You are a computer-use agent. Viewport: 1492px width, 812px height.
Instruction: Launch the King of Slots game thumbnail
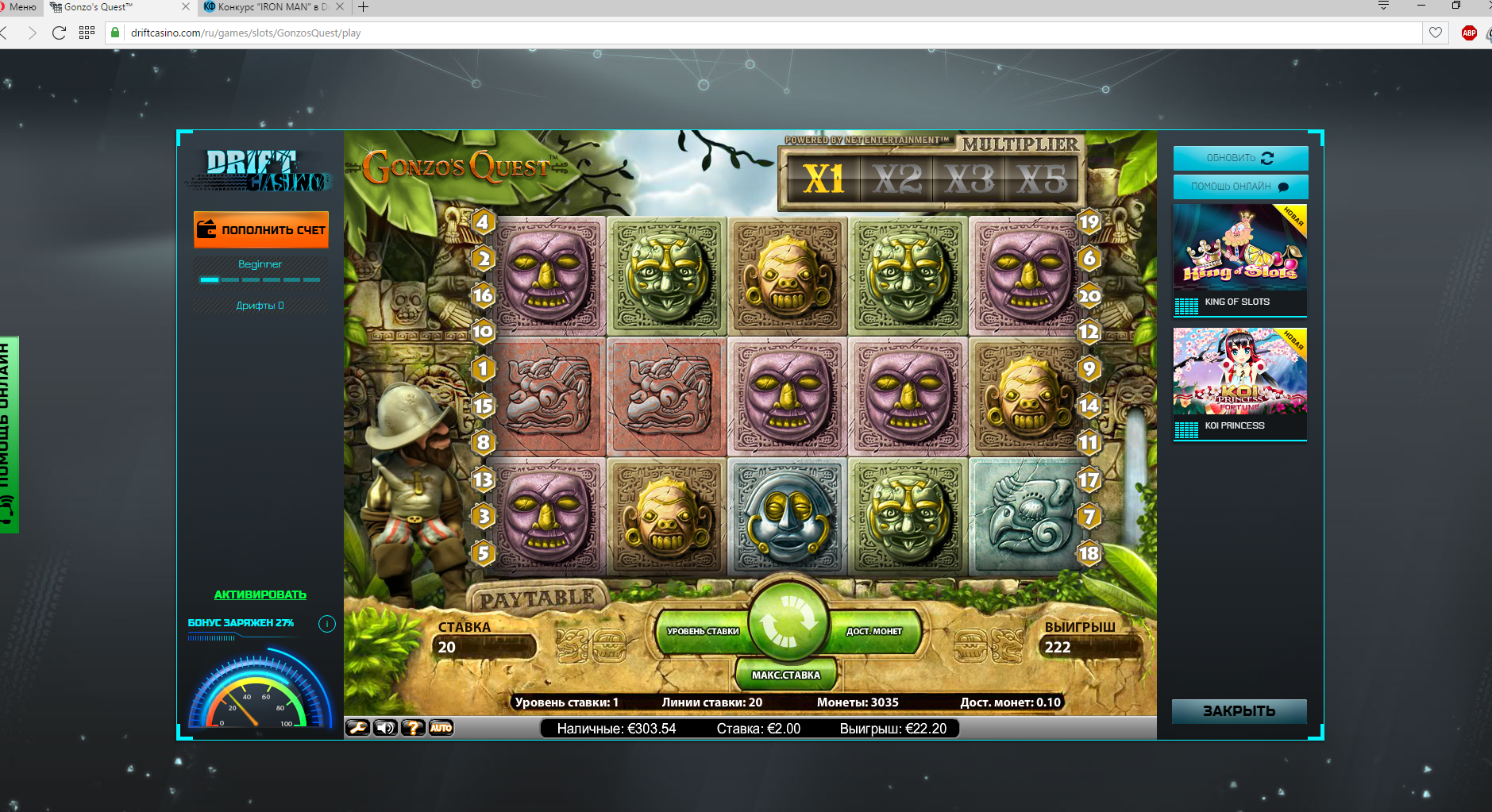click(1239, 248)
